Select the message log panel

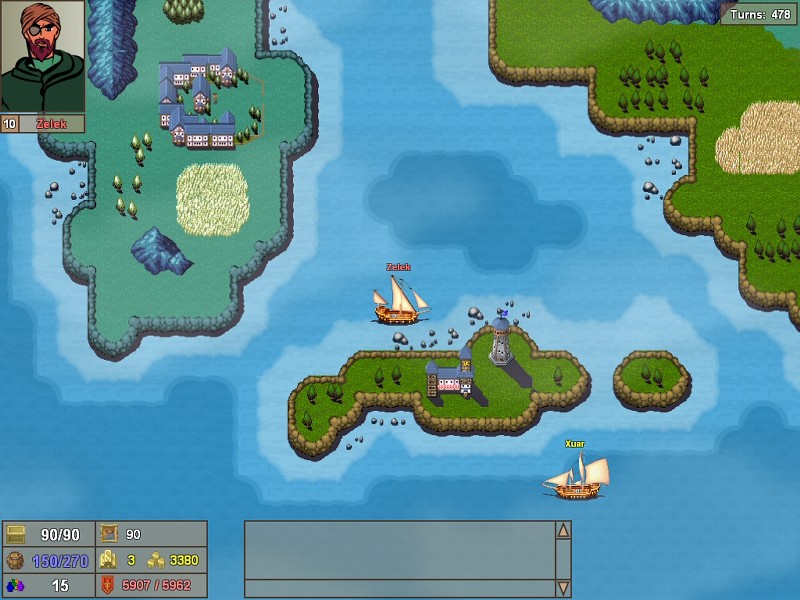[400, 559]
